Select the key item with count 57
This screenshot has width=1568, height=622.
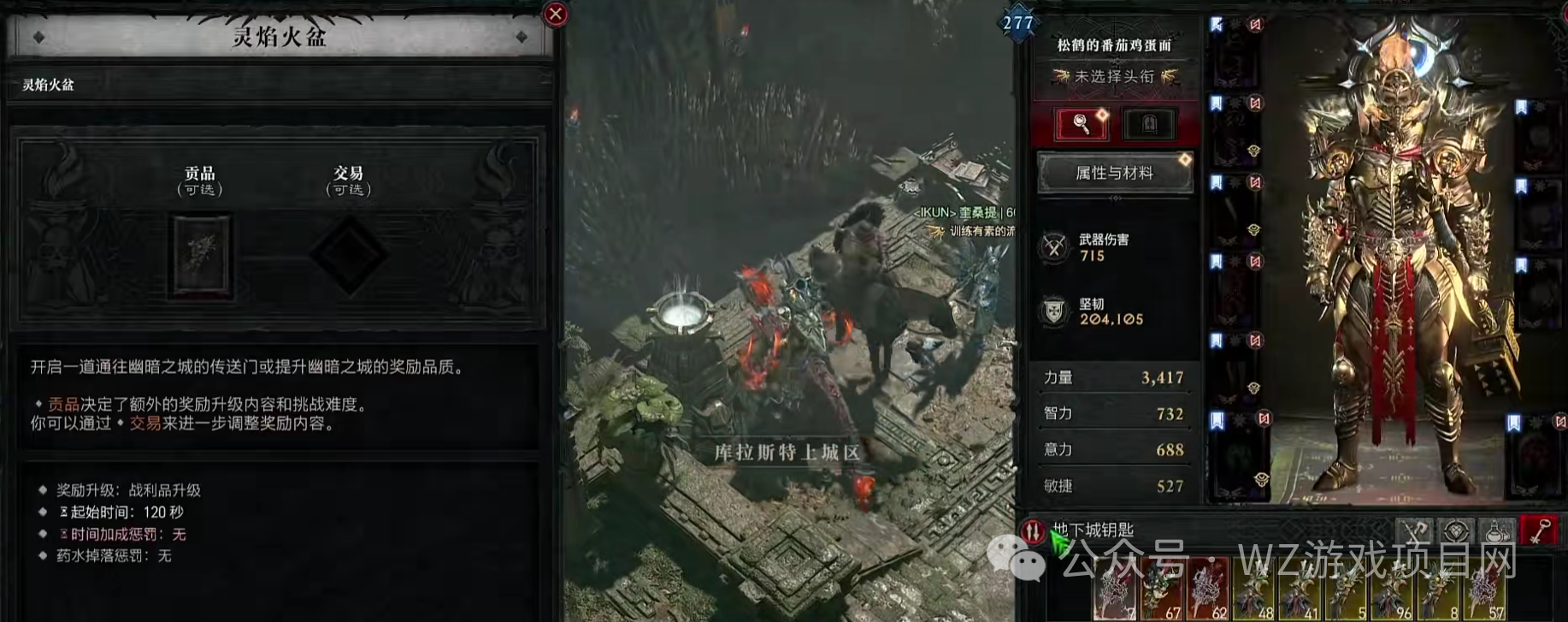pos(1485,589)
